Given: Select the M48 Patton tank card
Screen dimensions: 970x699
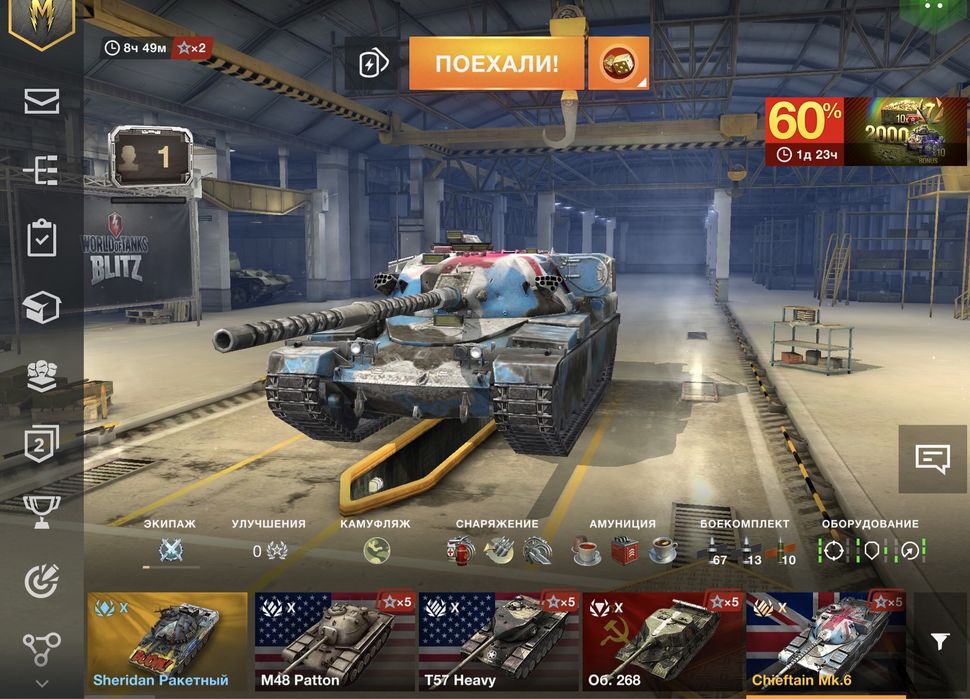Looking at the screenshot, I should click(333, 641).
